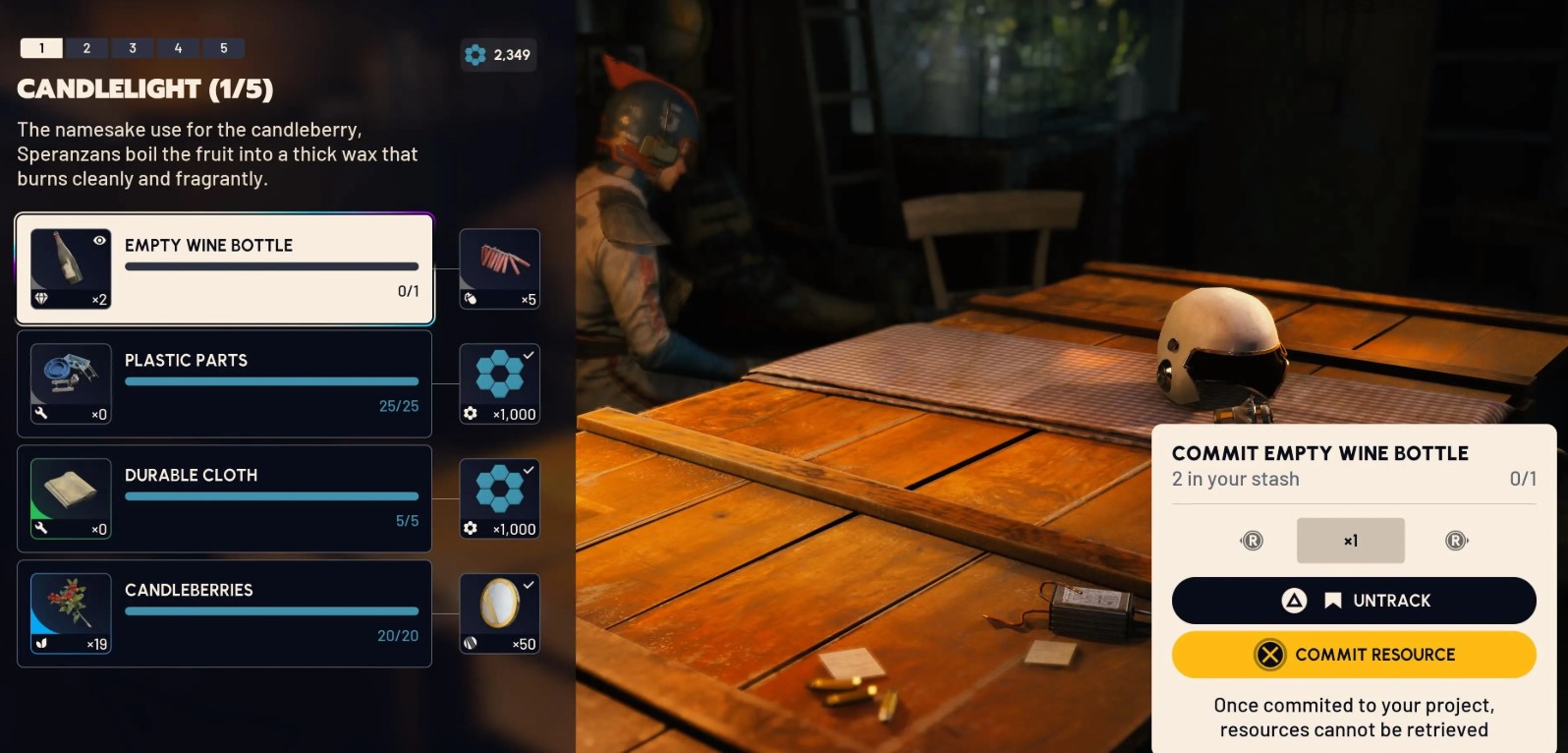Untrack the Empty Wine Bottle resource

click(x=1353, y=601)
